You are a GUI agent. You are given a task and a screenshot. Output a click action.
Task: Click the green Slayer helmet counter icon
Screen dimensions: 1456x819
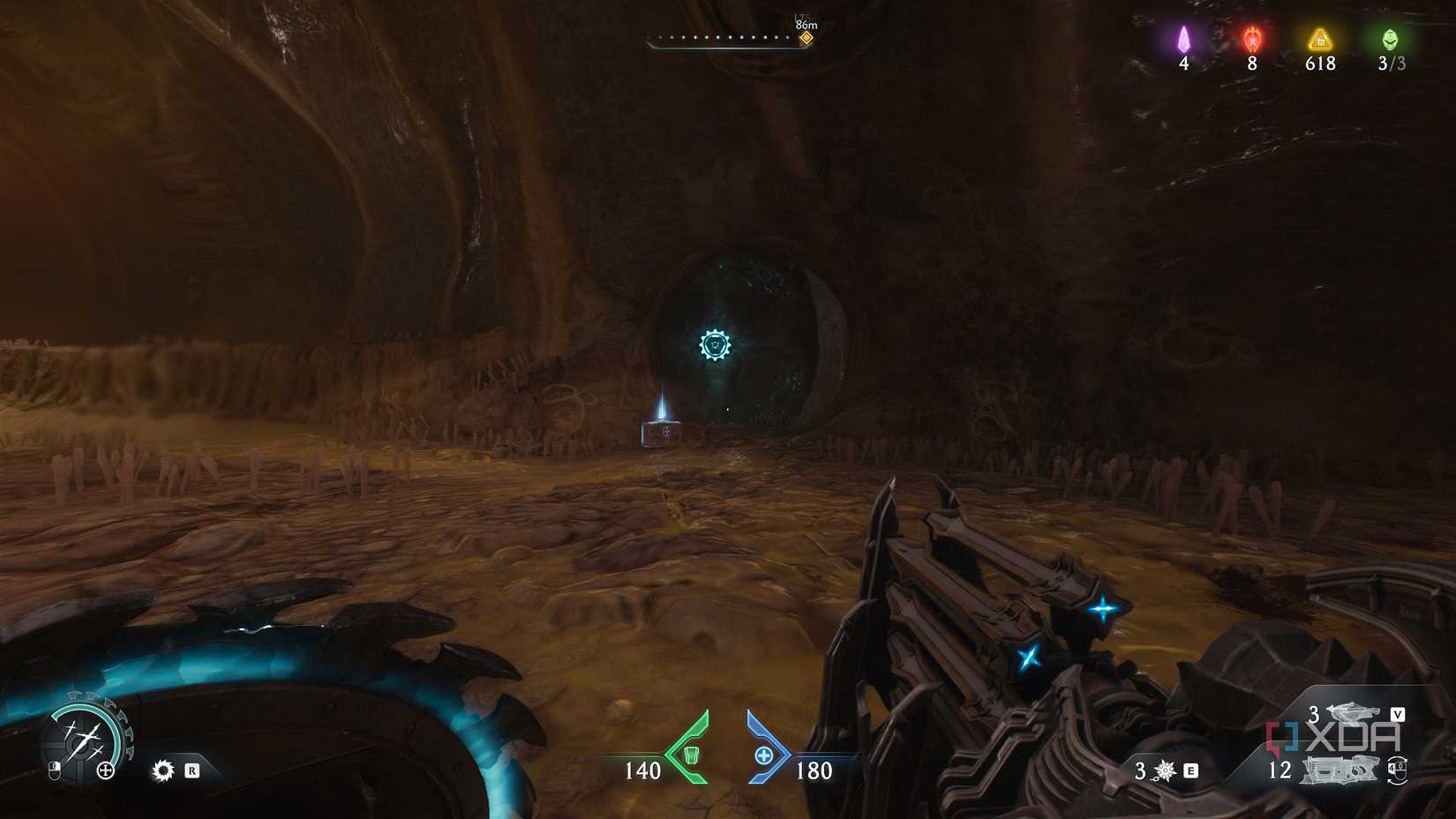click(x=1390, y=40)
